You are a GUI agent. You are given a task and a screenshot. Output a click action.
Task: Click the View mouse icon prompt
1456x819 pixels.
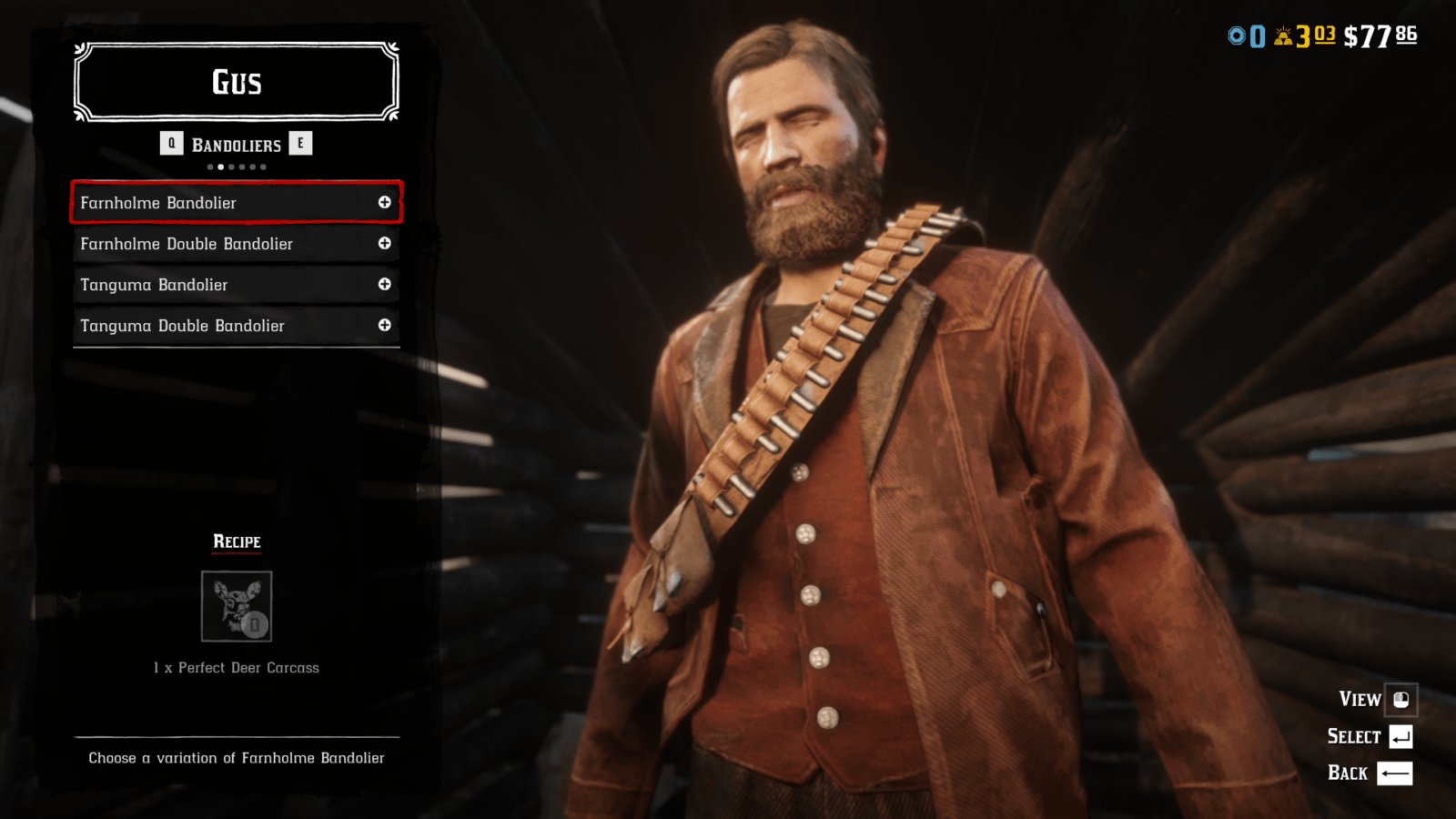(x=1402, y=700)
